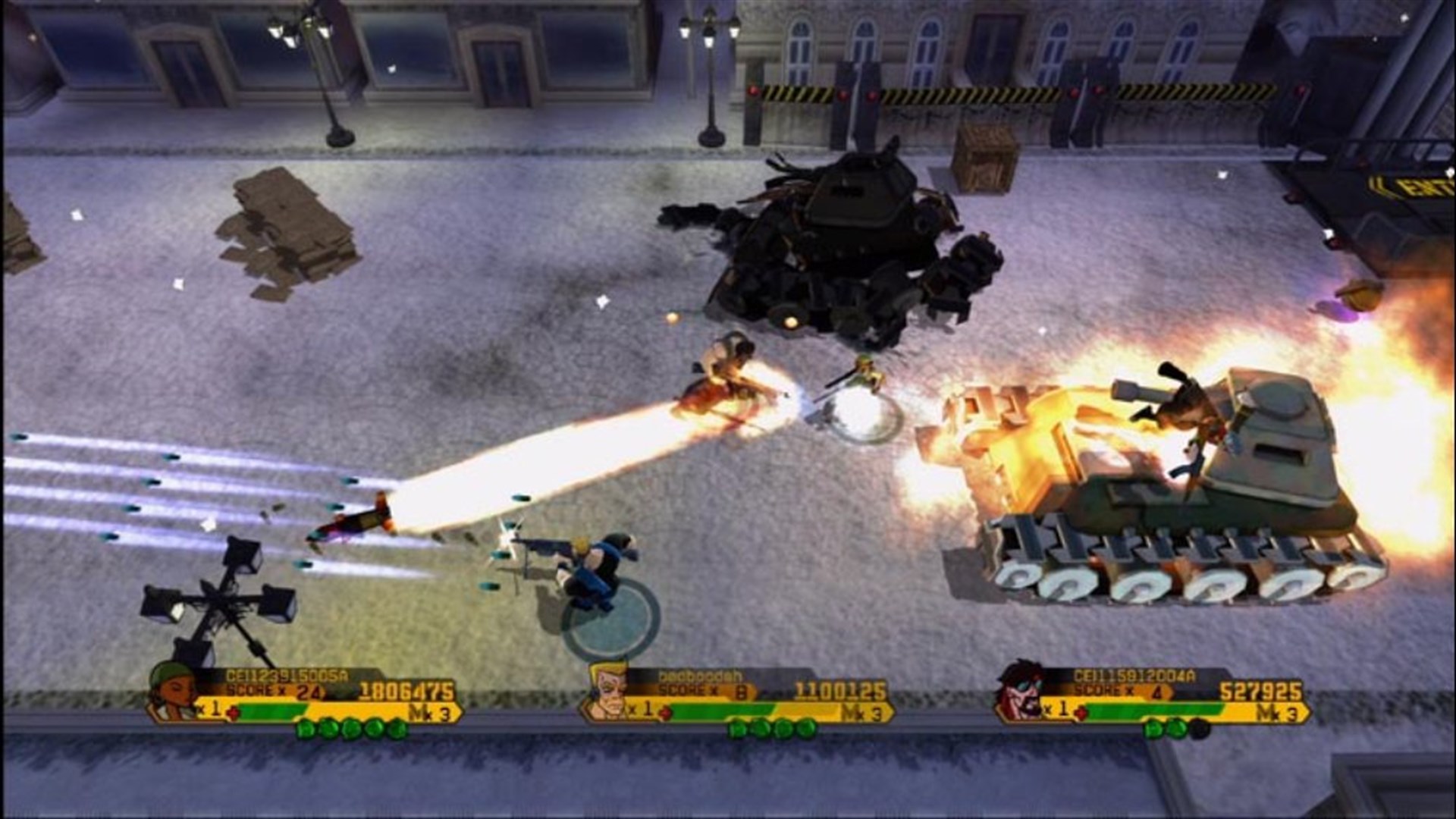Expand the SCORE x 24 multiplier display
This screenshot has height=819, width=1456.
272,690
